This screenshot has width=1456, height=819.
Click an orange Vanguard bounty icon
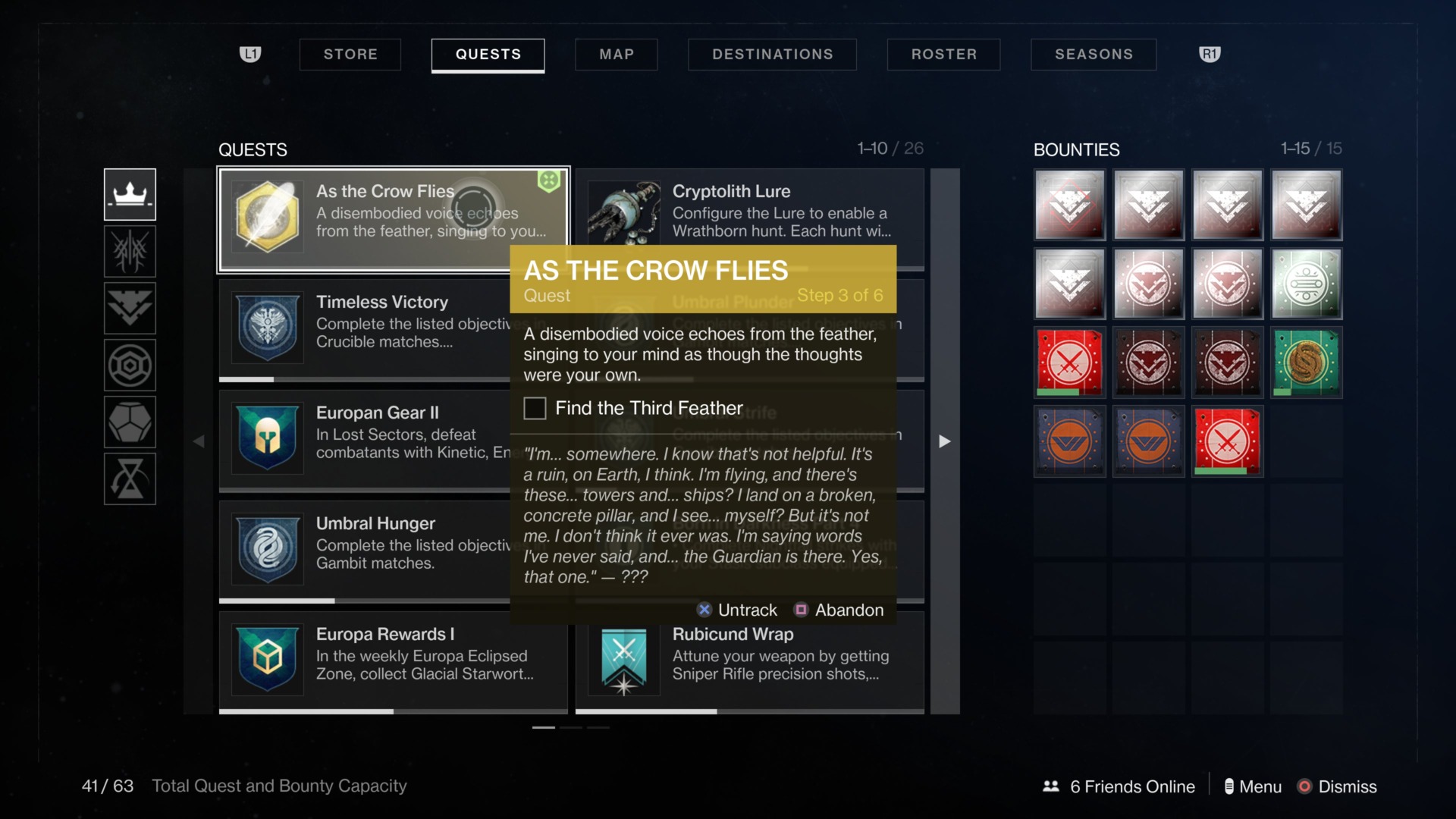(1069, 441)
